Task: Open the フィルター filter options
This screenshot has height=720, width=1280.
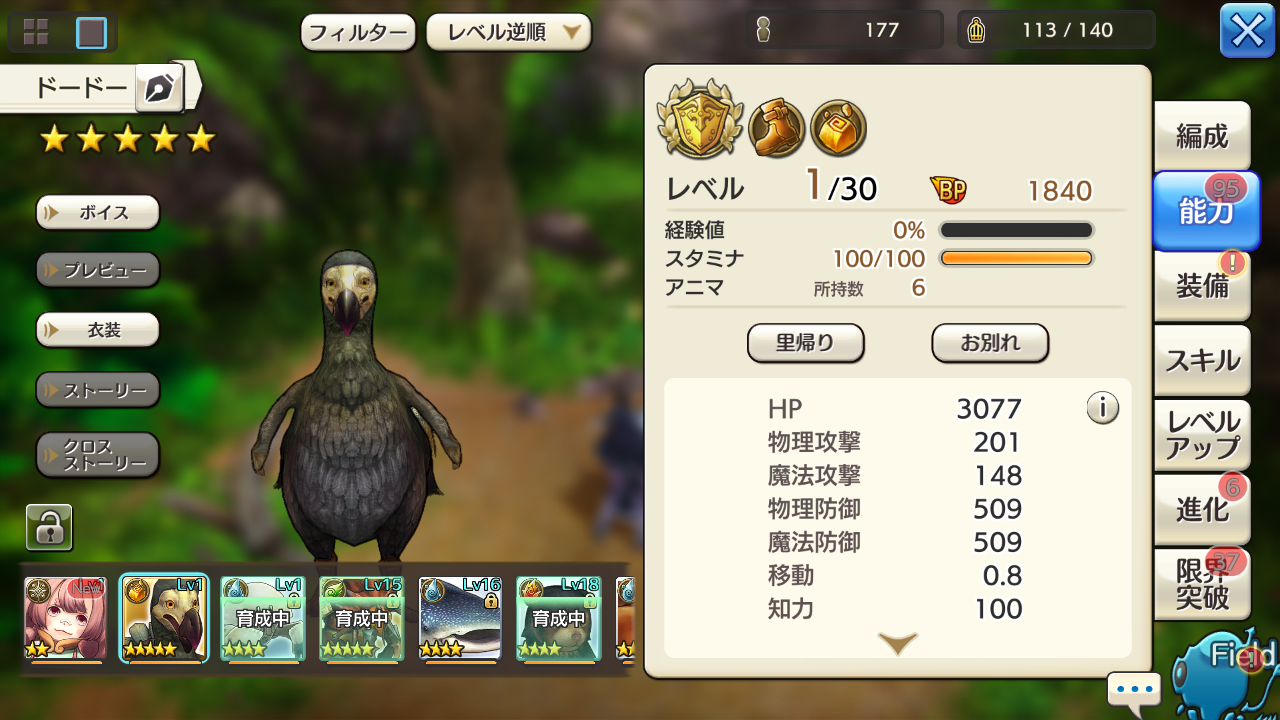Action: point(357,32)
